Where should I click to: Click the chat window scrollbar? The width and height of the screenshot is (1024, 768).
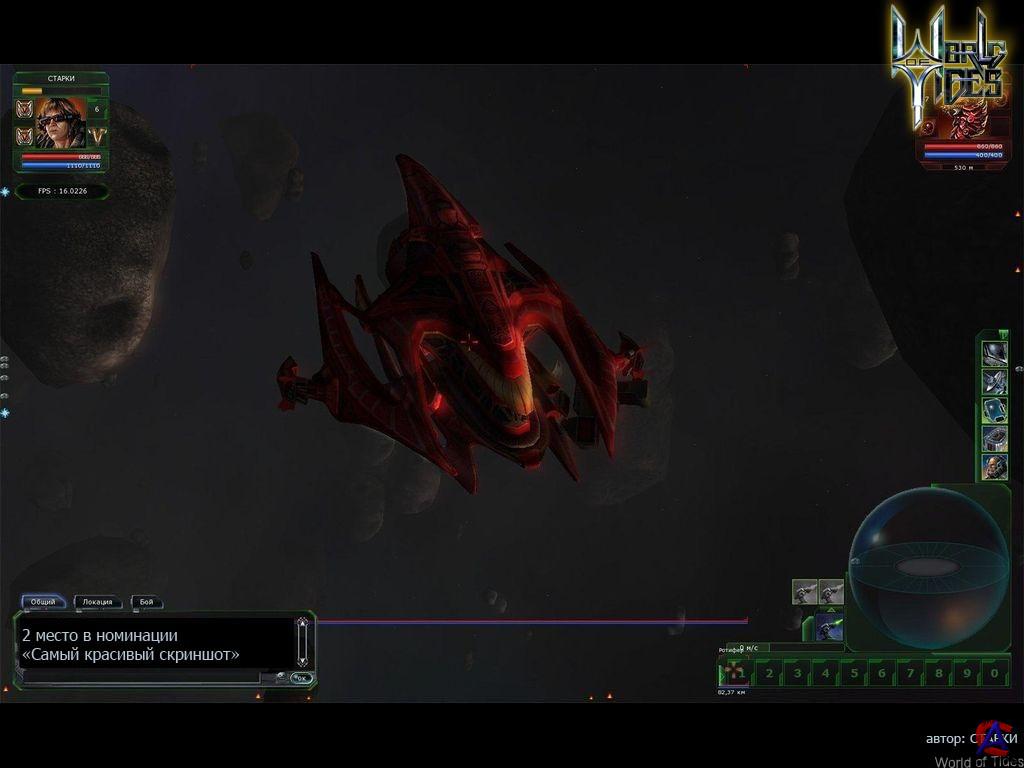[x=302, y=642]
